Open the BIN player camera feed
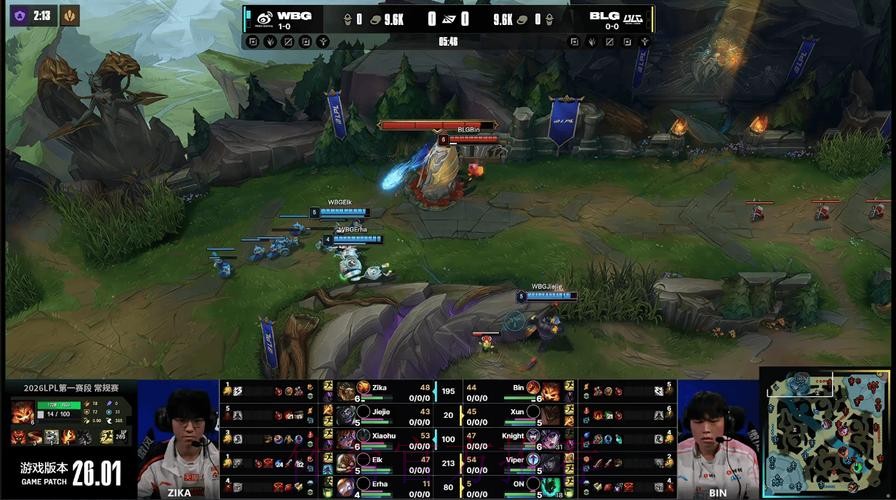 pyautogui.click(x=717, y=438)
